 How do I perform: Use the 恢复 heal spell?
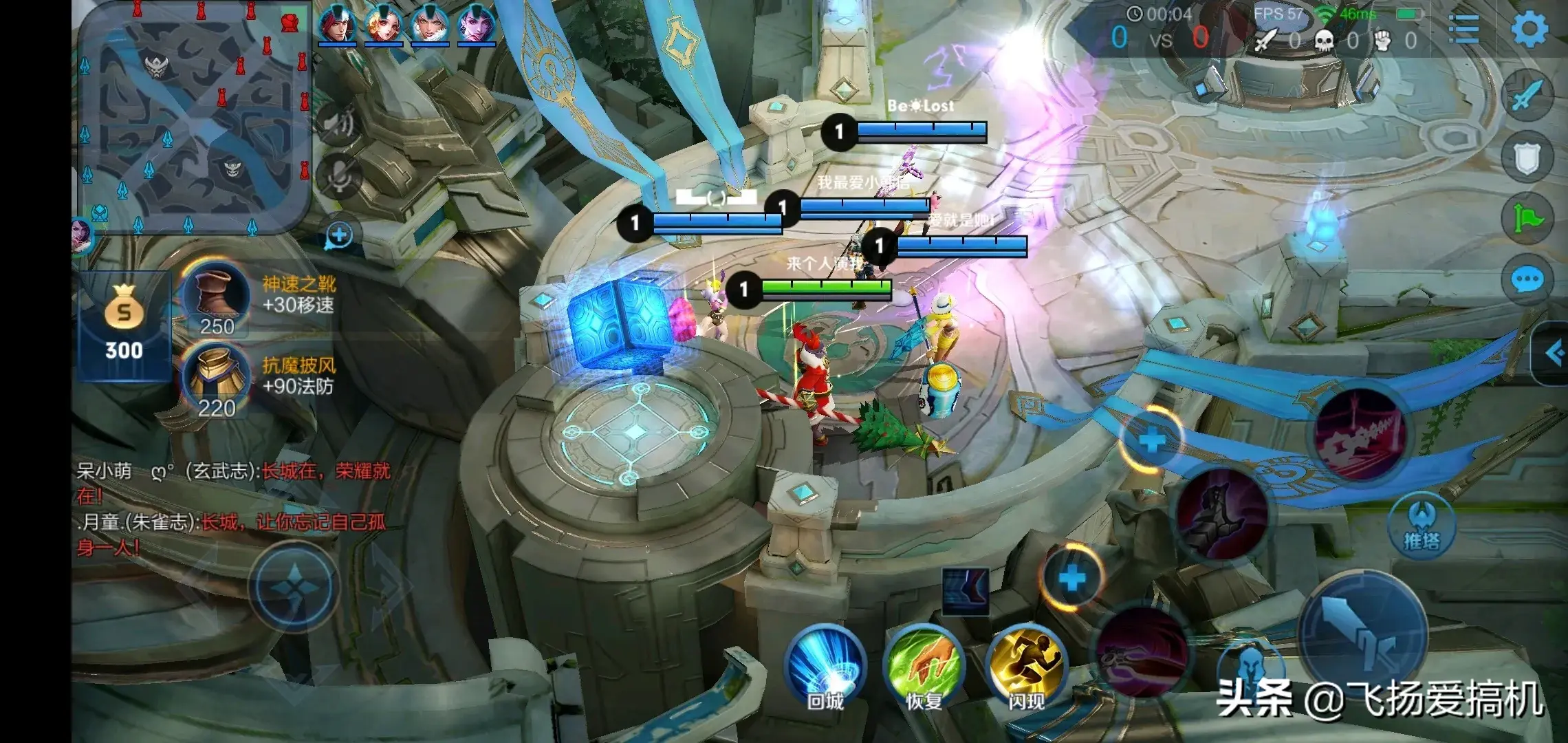pos(924,667)
